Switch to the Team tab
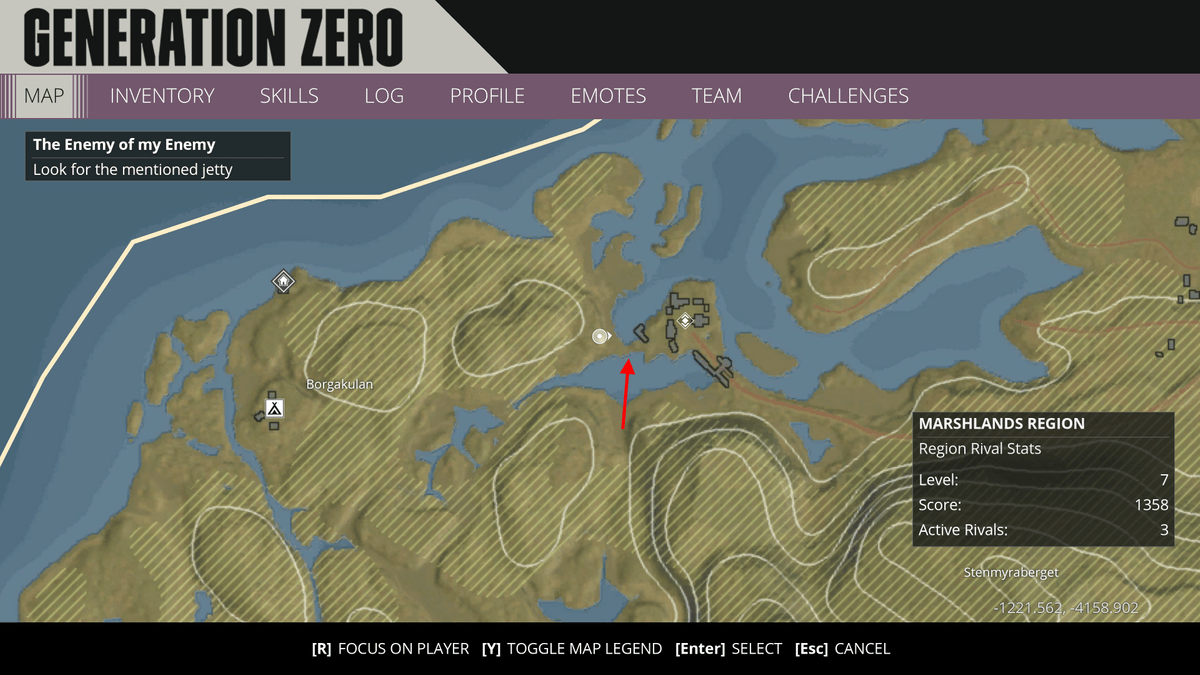The width and height of the screenshot is (1200, 675). pyautogui.click(x=716, y=96)
